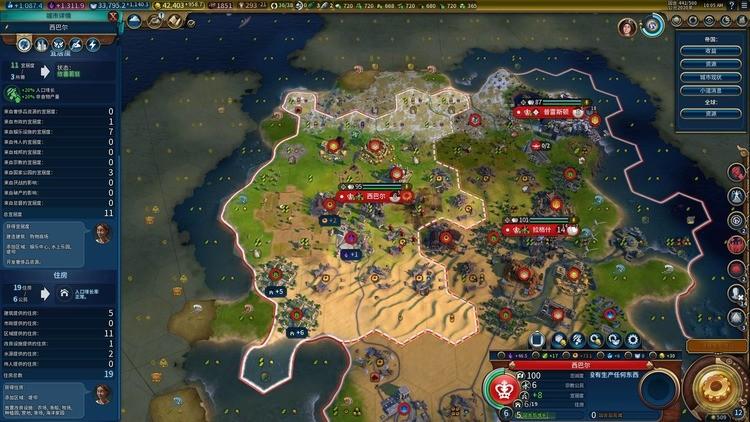Viewport: 750px width, 422px height.
Task: Select the 普雷斯顿 city banner on map
Action: pos(558,112)
